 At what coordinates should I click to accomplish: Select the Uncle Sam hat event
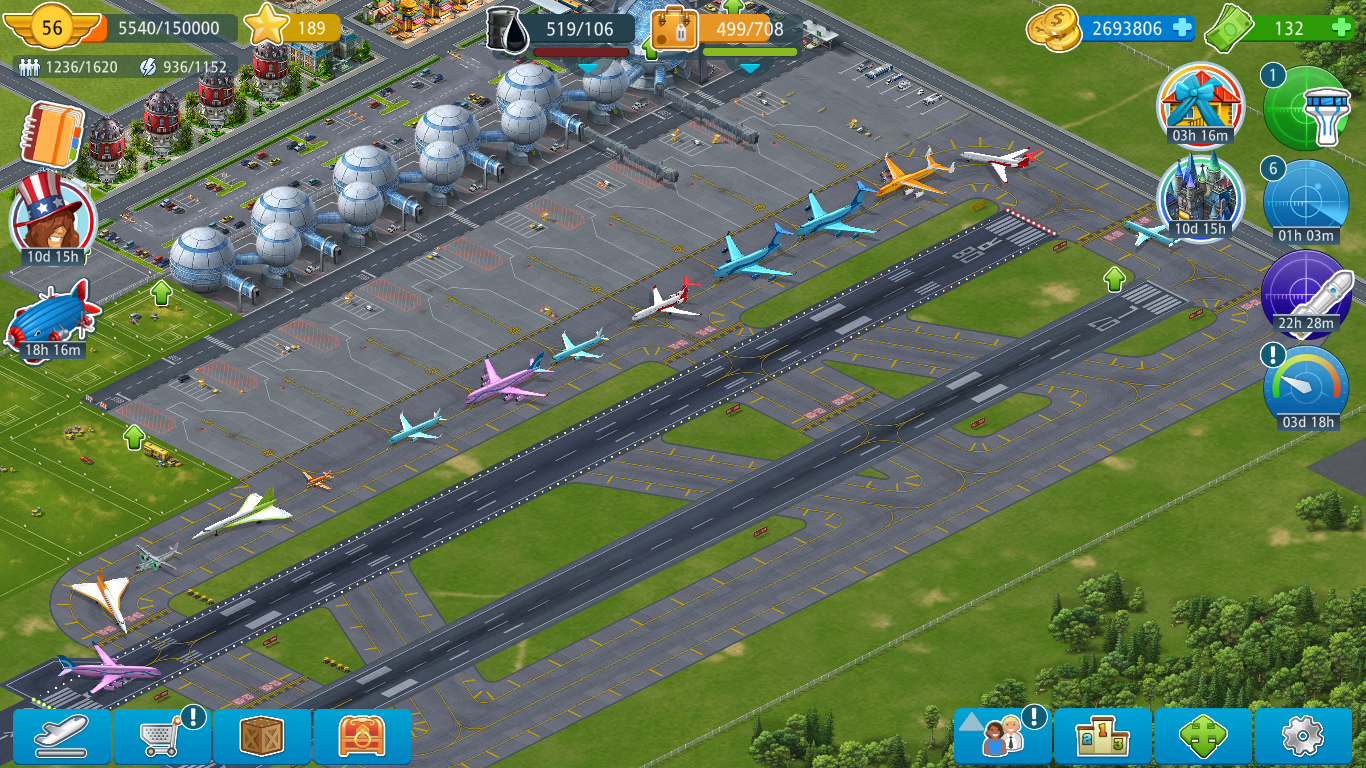tap(52, 215)
